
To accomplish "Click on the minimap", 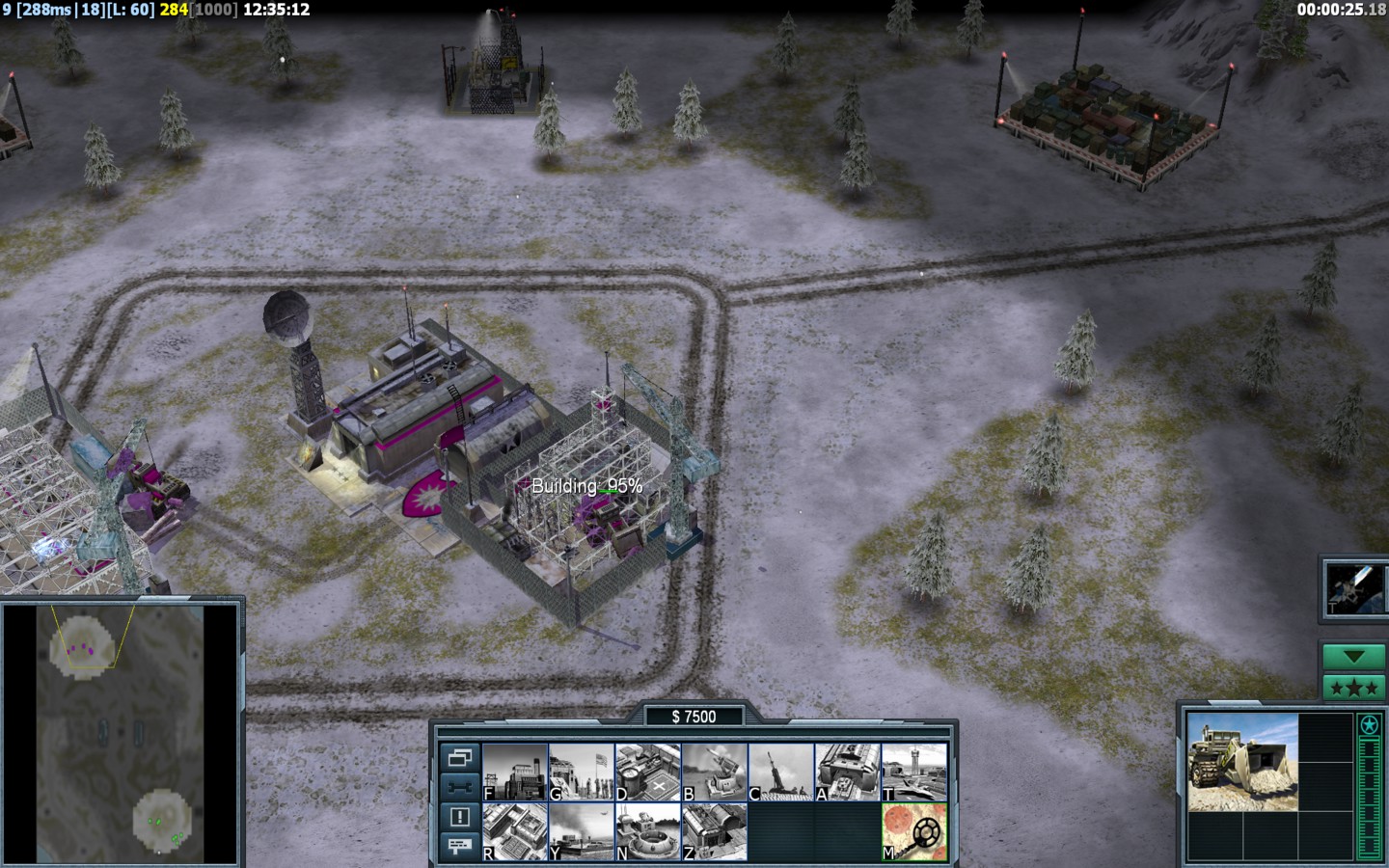I will 121,735.
